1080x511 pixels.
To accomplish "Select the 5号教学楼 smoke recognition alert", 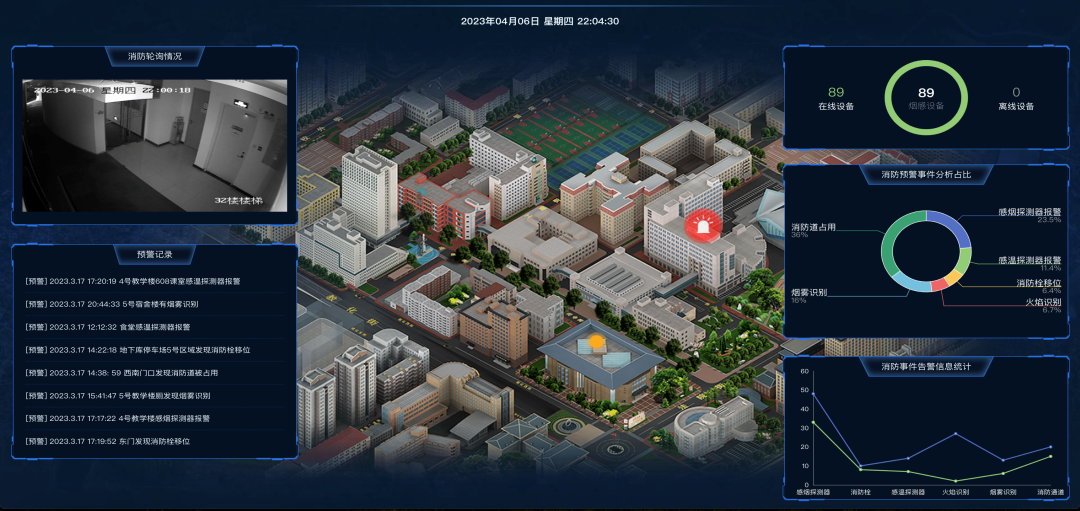I will (132, 396).
